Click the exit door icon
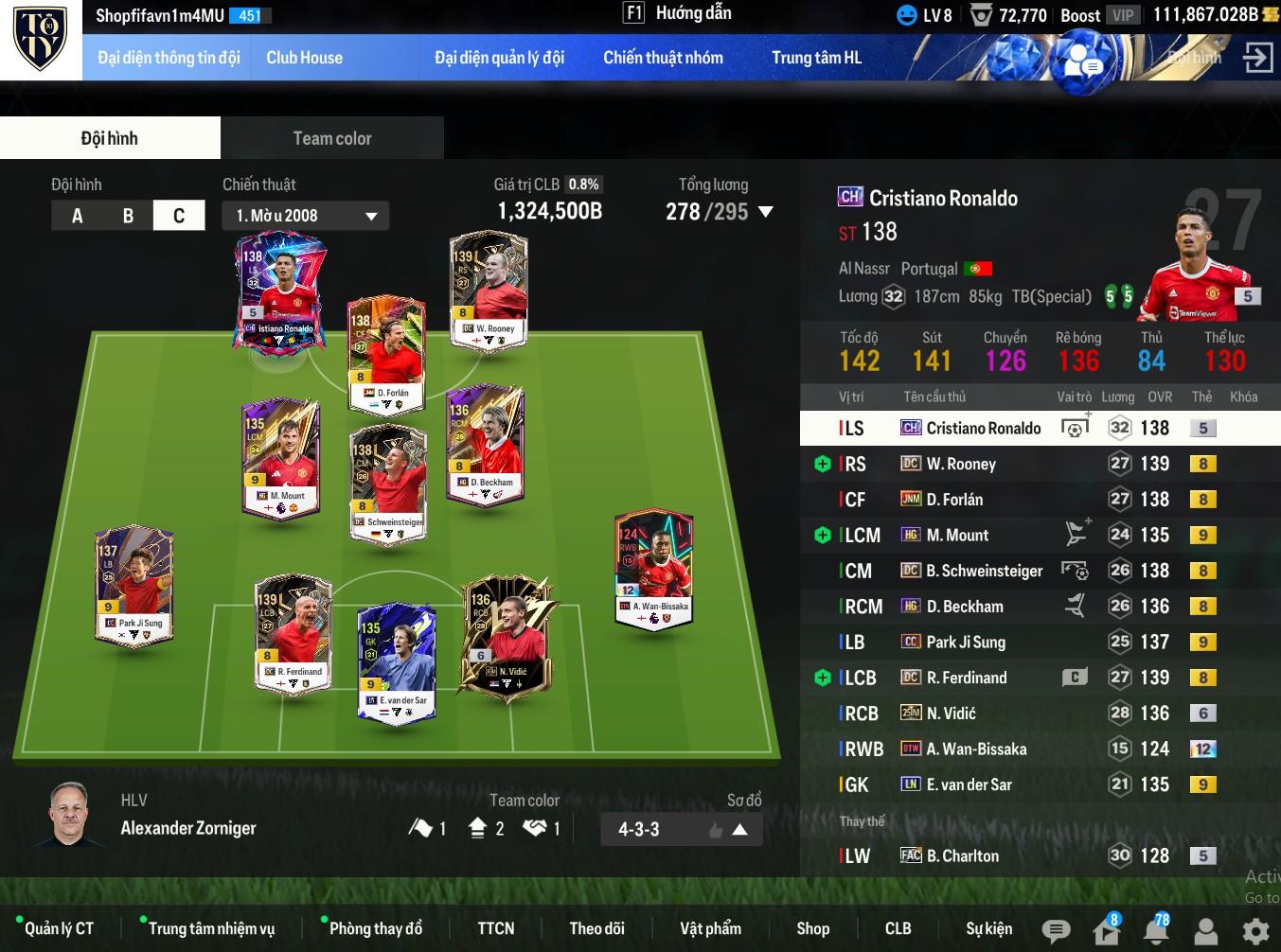This screenshot has height=952, width=1281. pos(1257,58)
